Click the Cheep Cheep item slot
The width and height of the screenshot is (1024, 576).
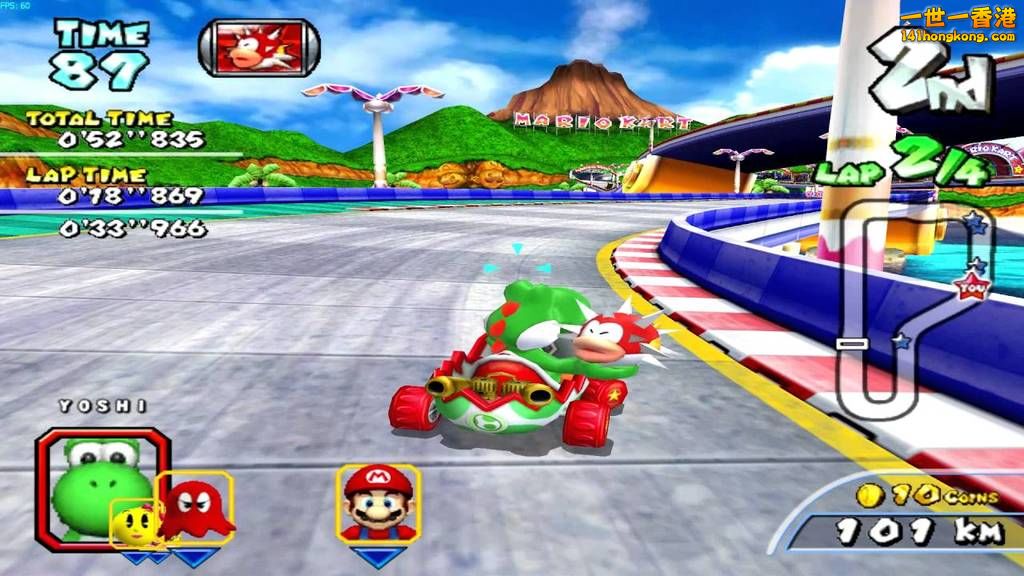(x=258, y=48)
